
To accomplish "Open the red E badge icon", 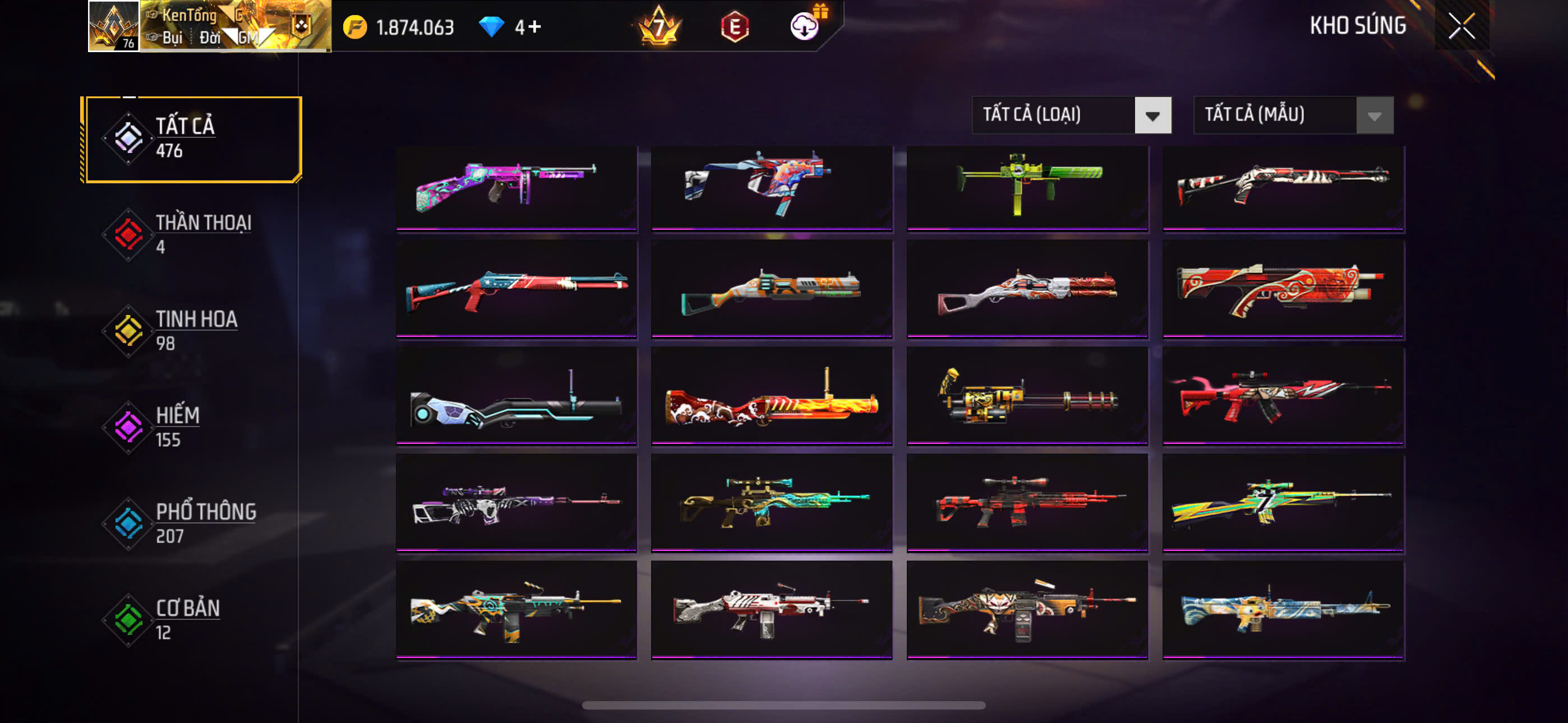I will [x=735, y=27].
